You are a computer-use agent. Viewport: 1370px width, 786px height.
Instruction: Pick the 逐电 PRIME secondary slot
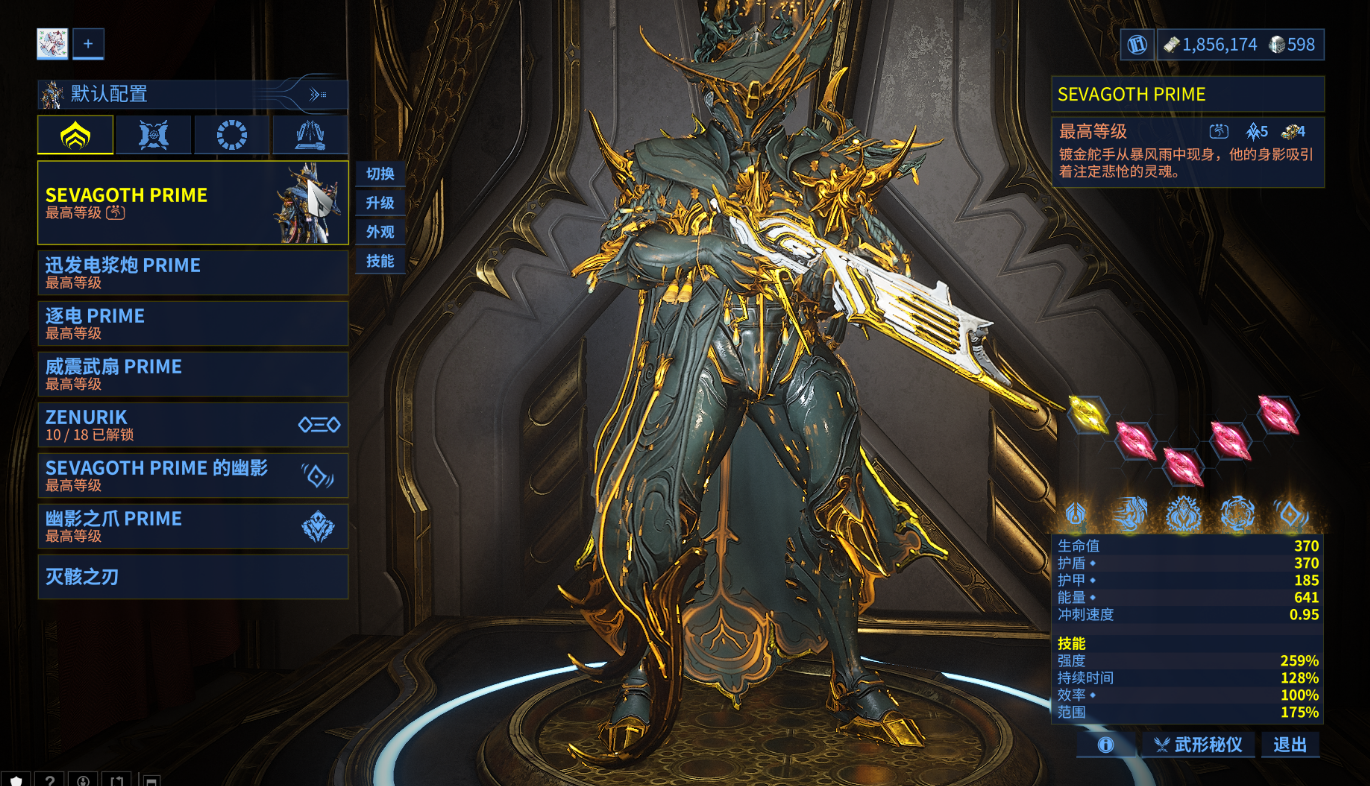pyautogui.click(x=192, y=323)
